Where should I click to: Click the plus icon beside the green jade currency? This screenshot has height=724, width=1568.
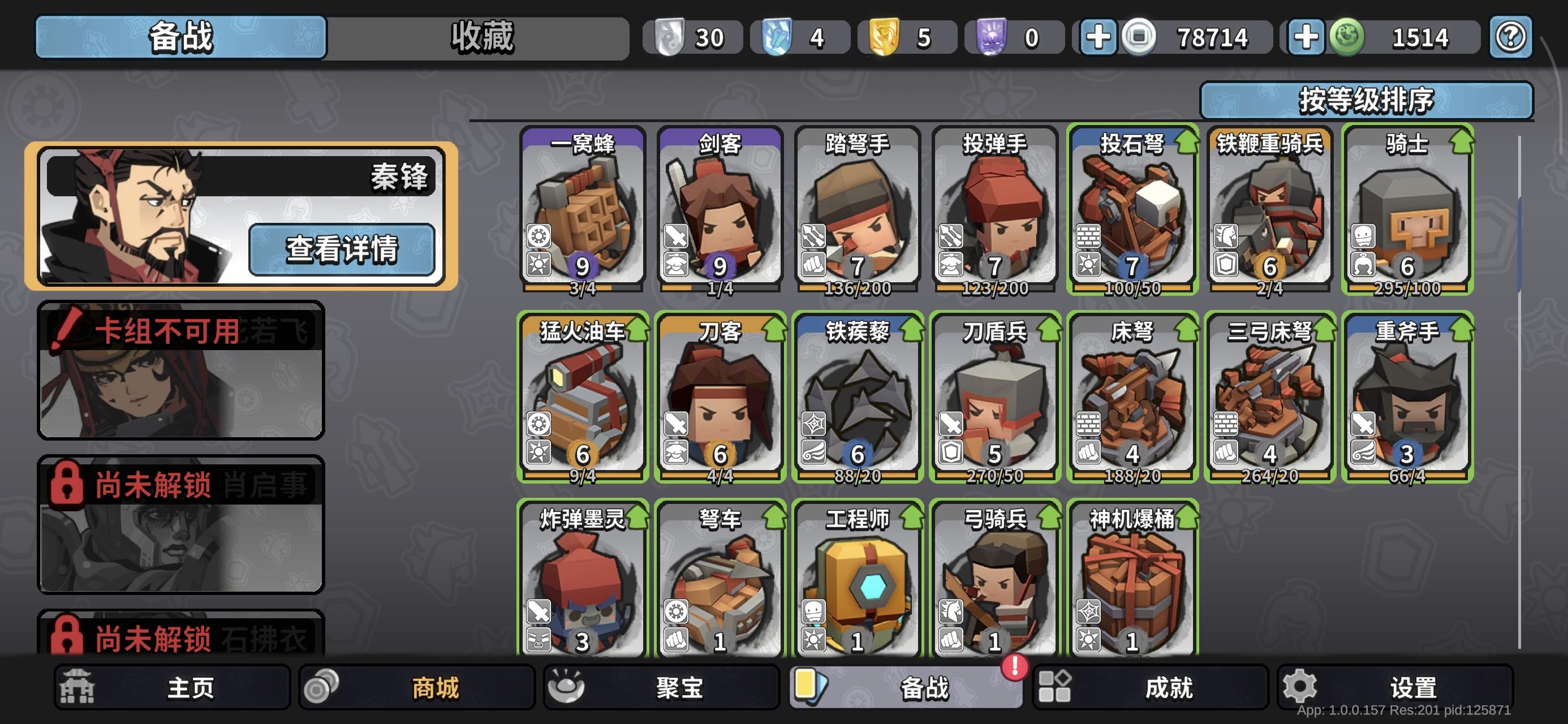[x=1304, y=37]
